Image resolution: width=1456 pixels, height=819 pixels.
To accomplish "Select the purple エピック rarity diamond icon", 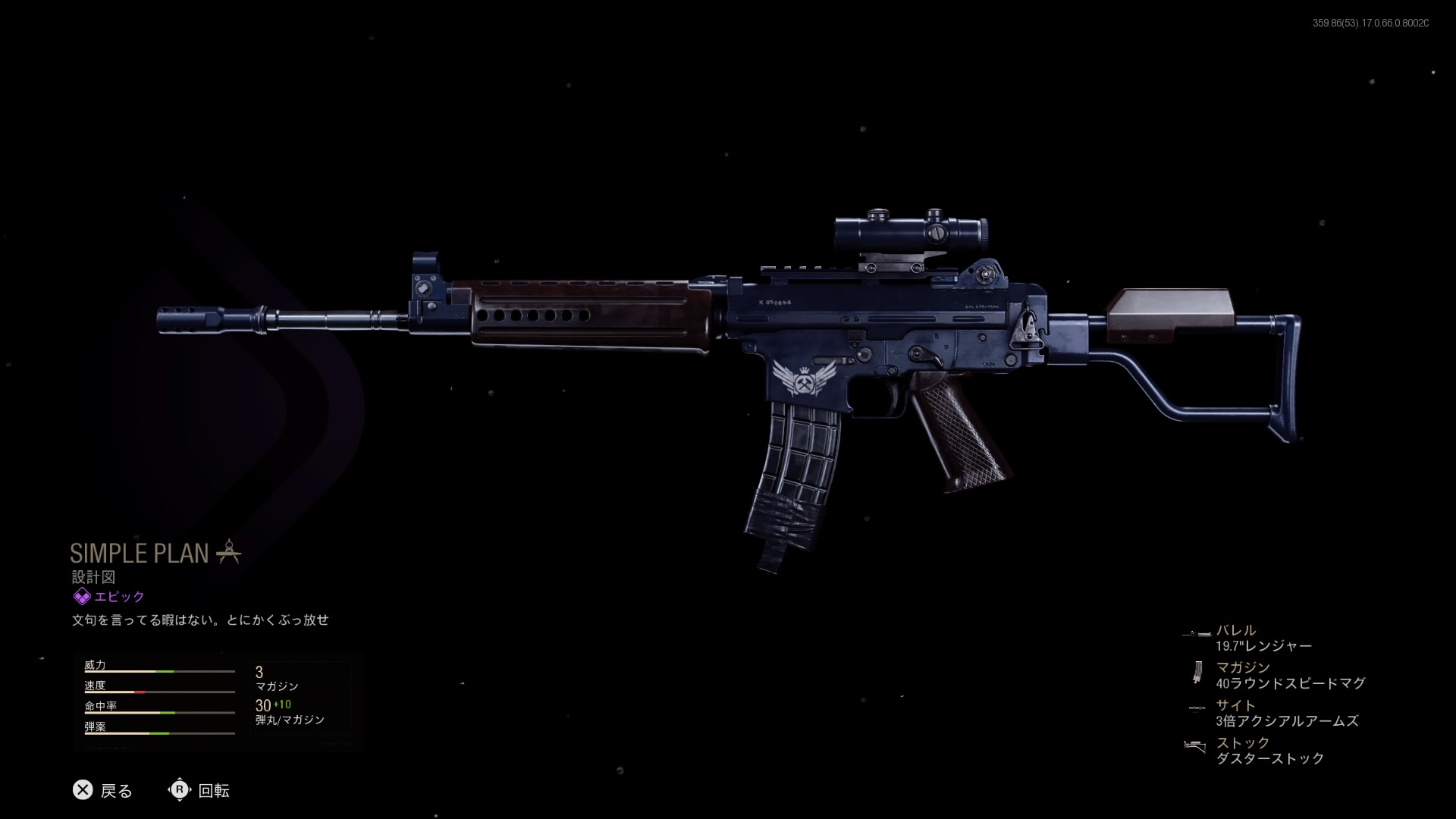I will pyautogui.click(x=81, y=596).
